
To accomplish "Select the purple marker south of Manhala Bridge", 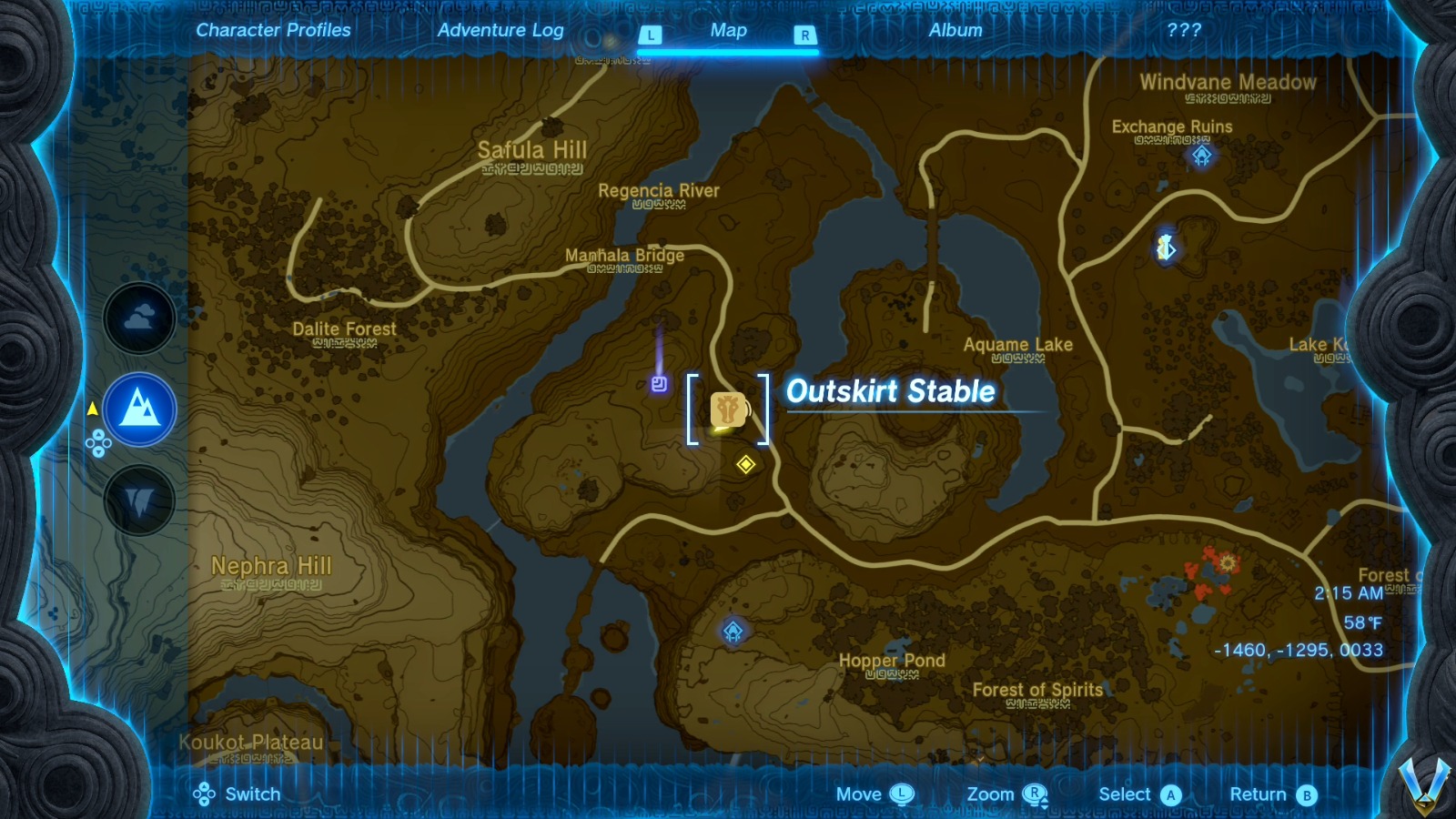I will [x=658, y=383].
